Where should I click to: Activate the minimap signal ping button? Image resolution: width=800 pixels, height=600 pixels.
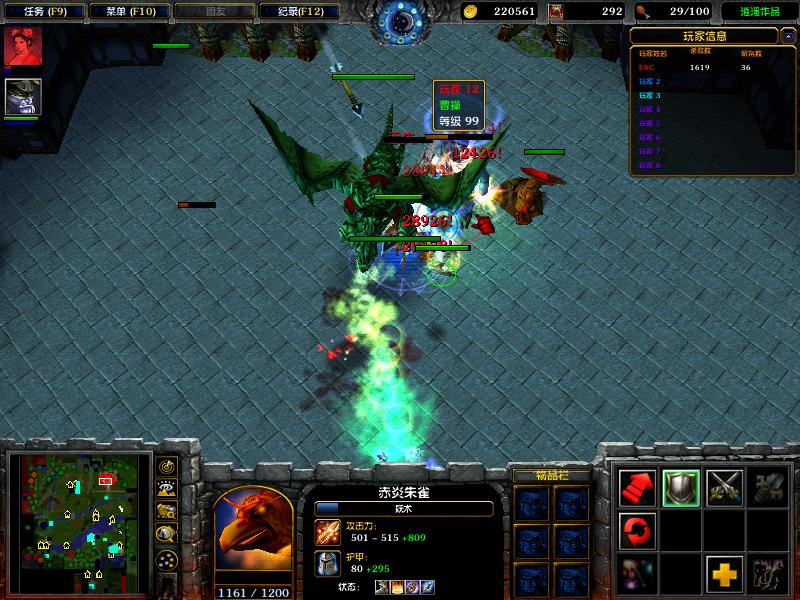pyautogui.click(x=167, y=466)
